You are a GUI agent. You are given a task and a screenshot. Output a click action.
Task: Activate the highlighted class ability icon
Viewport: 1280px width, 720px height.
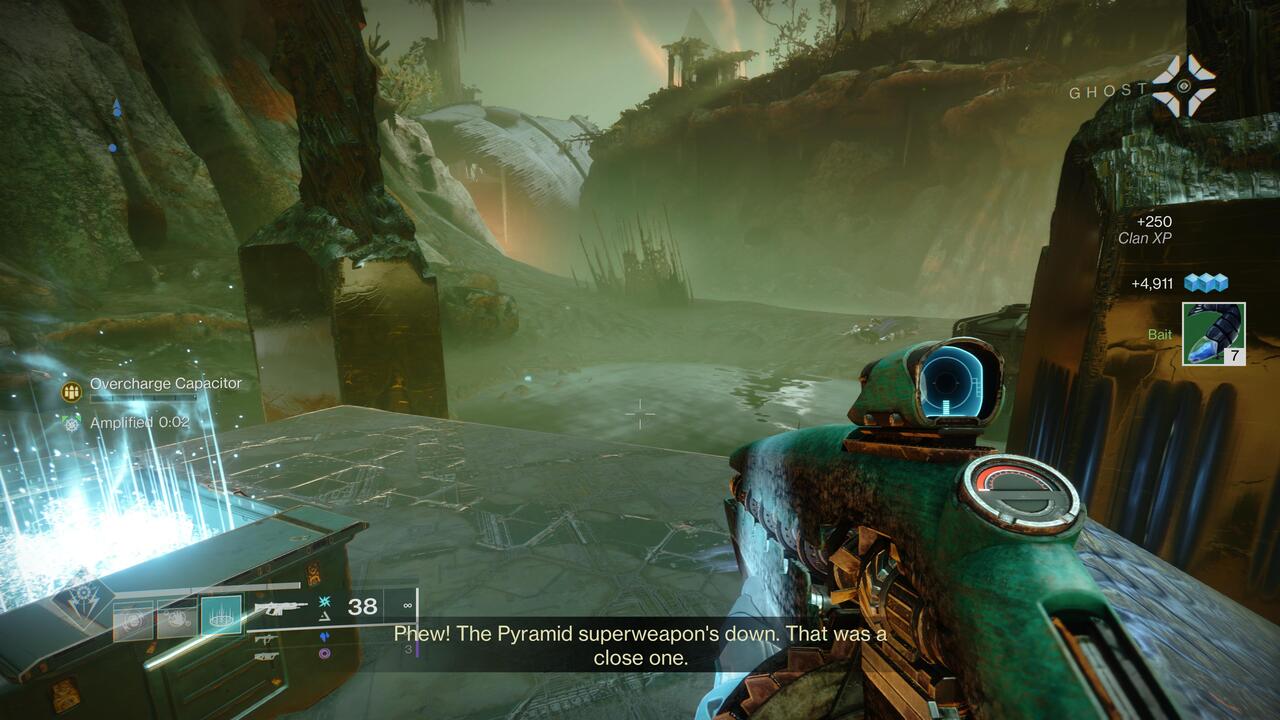coord(220,616)
